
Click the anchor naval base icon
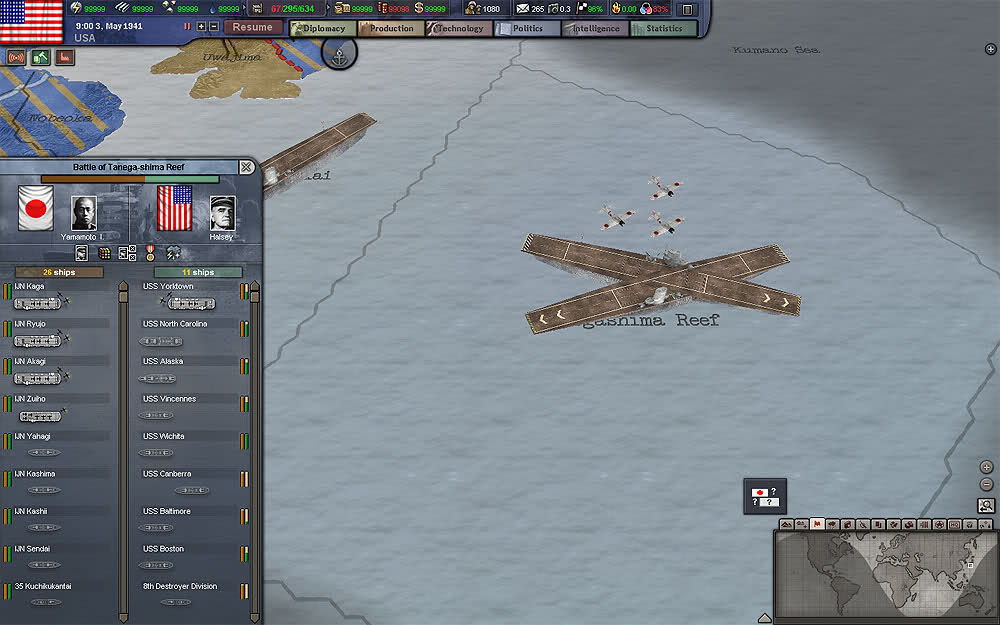click(339, 53)
